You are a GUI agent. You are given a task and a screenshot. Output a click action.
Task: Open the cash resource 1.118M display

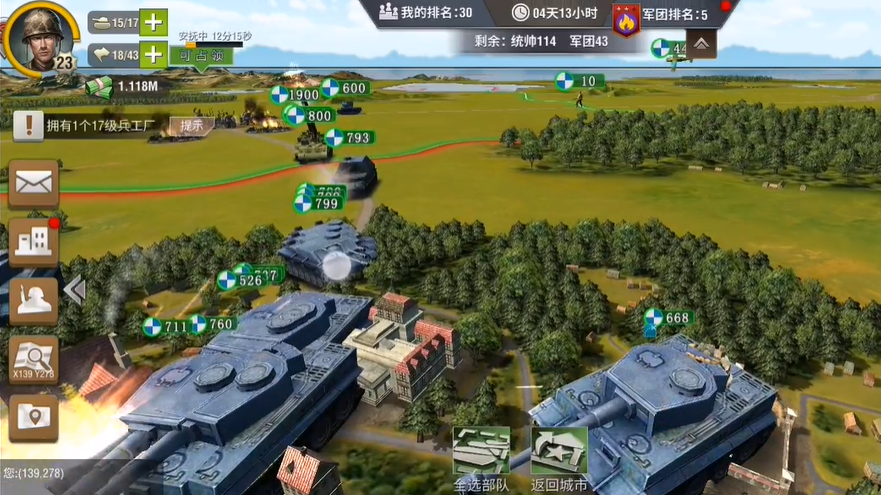coord(124,86)
